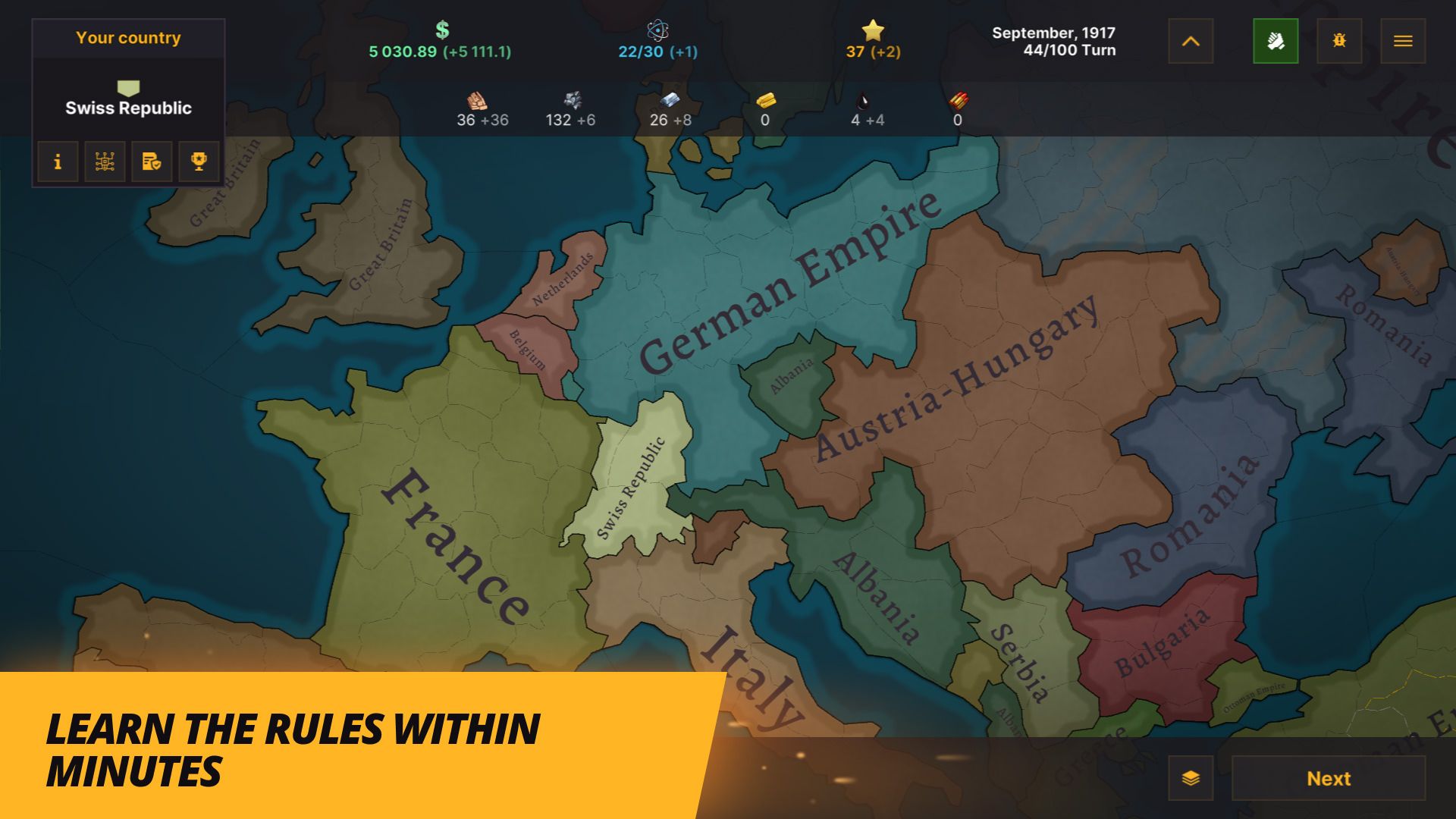This screenshot has height=819, width=1456.
Task: Open the country info panel
Action: pos(58,161)
